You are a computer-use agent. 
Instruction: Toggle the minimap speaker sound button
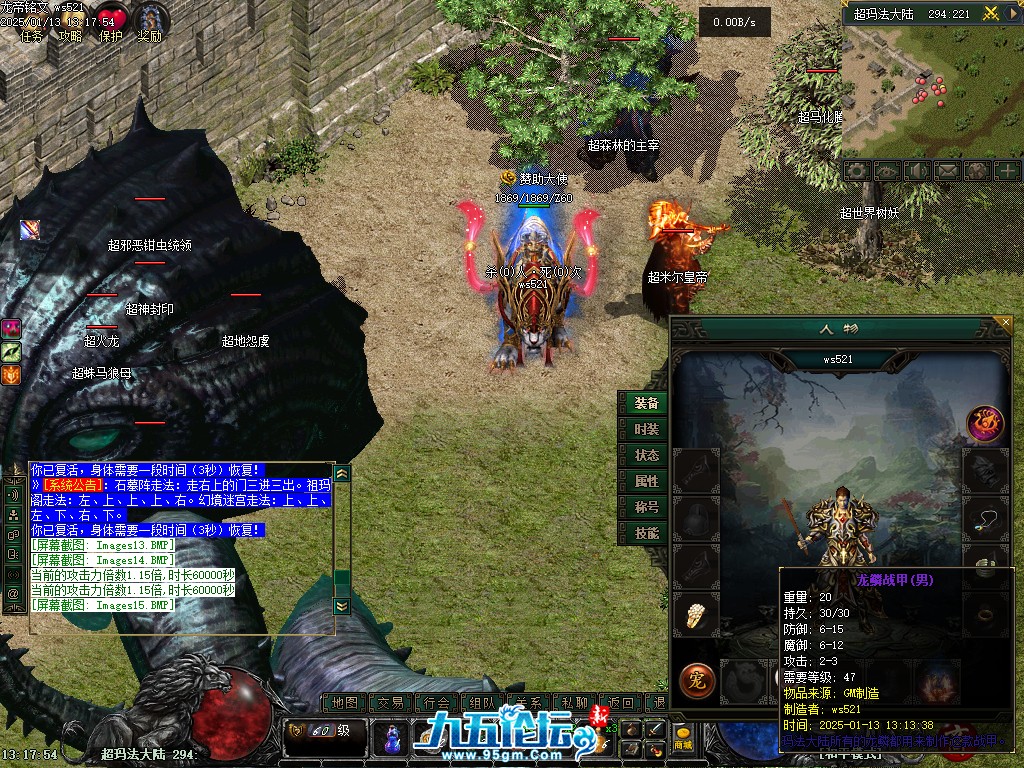[916, 171]
